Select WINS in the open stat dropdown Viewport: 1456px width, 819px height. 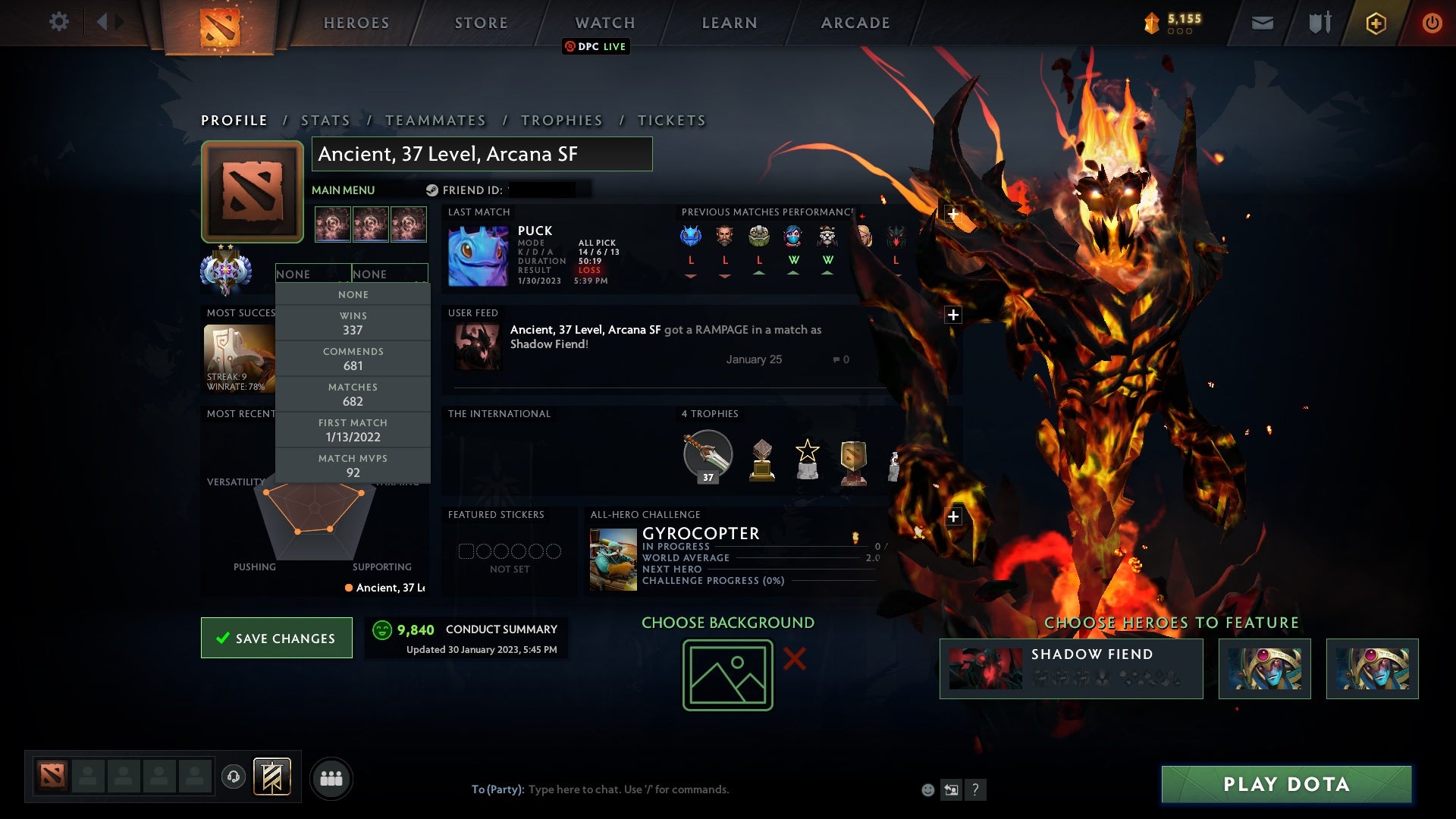pos(353,323)
